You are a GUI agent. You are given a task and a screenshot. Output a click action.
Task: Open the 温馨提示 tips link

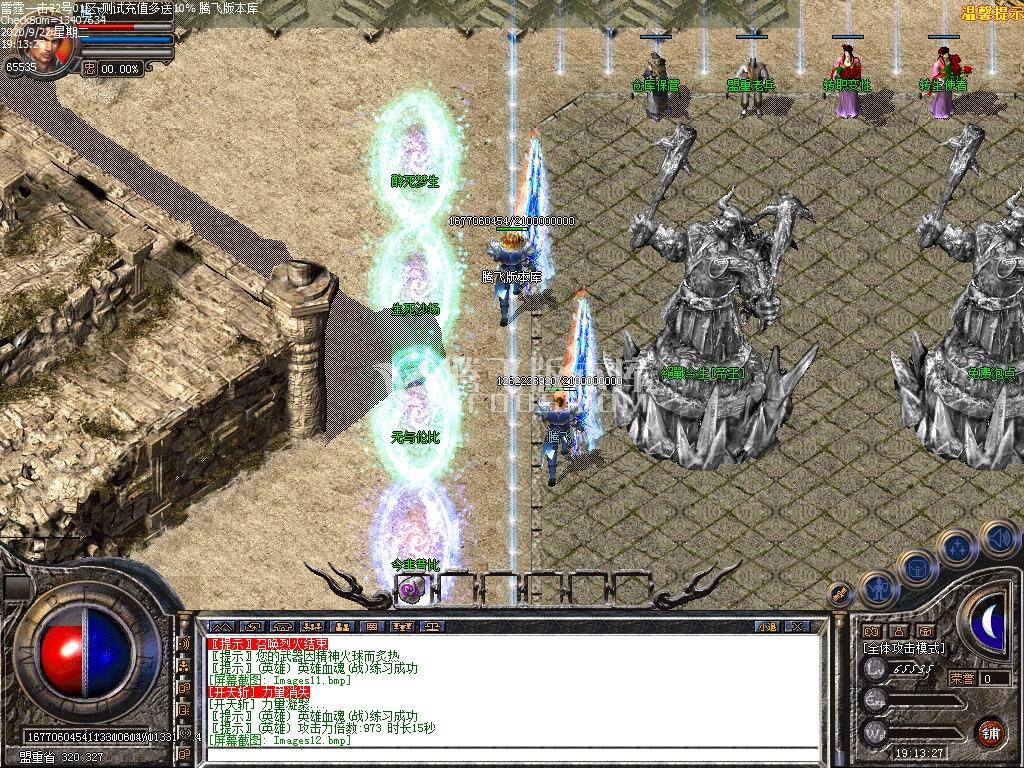(990, 12)
